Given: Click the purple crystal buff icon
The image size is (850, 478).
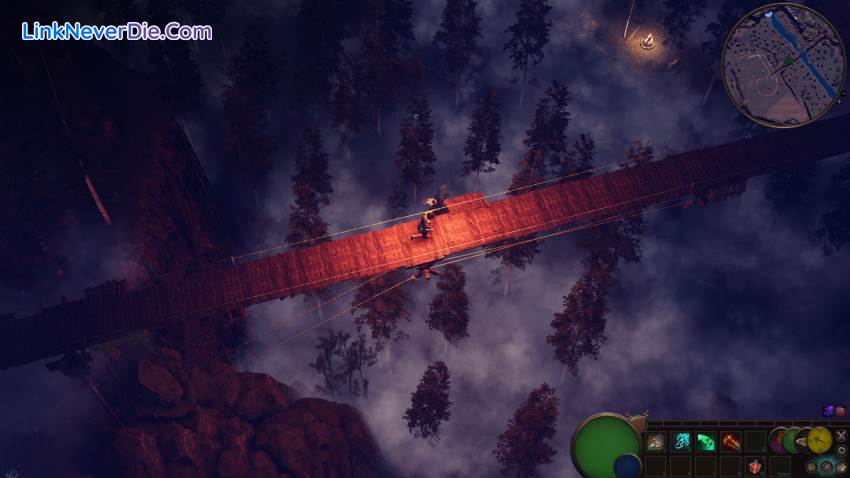Looking at the screenshot, I should pyautogui.click(x=828, y=411).
